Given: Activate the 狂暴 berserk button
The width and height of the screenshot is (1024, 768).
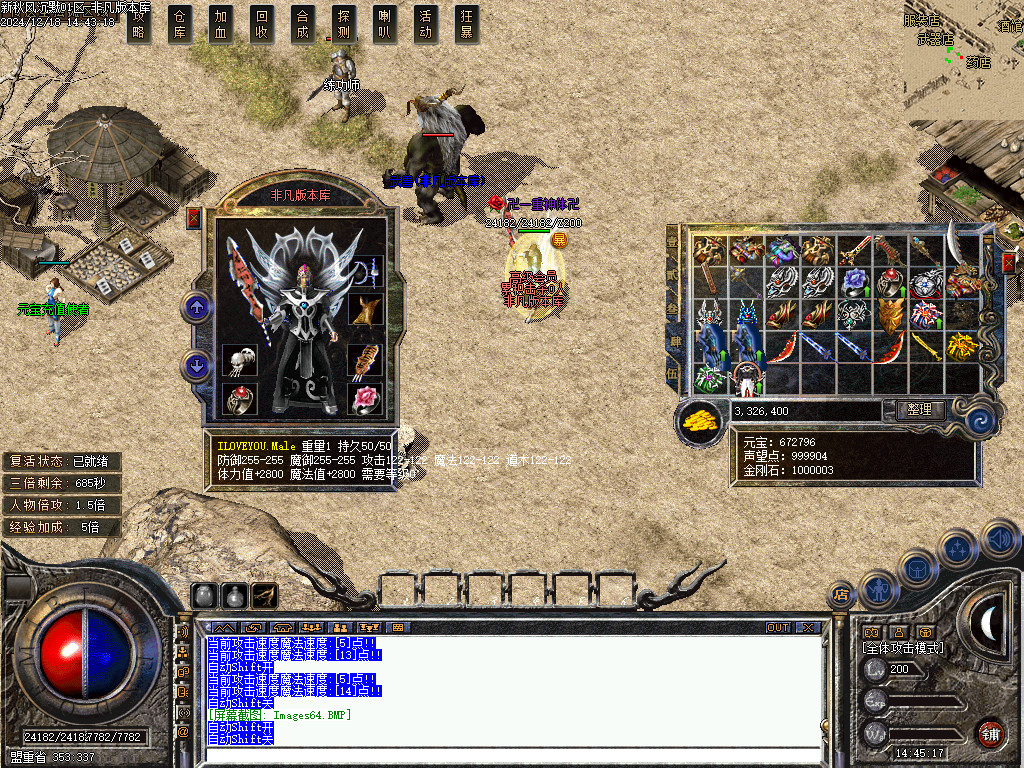Looking at the screenshot, I should (x=467, y=23).
